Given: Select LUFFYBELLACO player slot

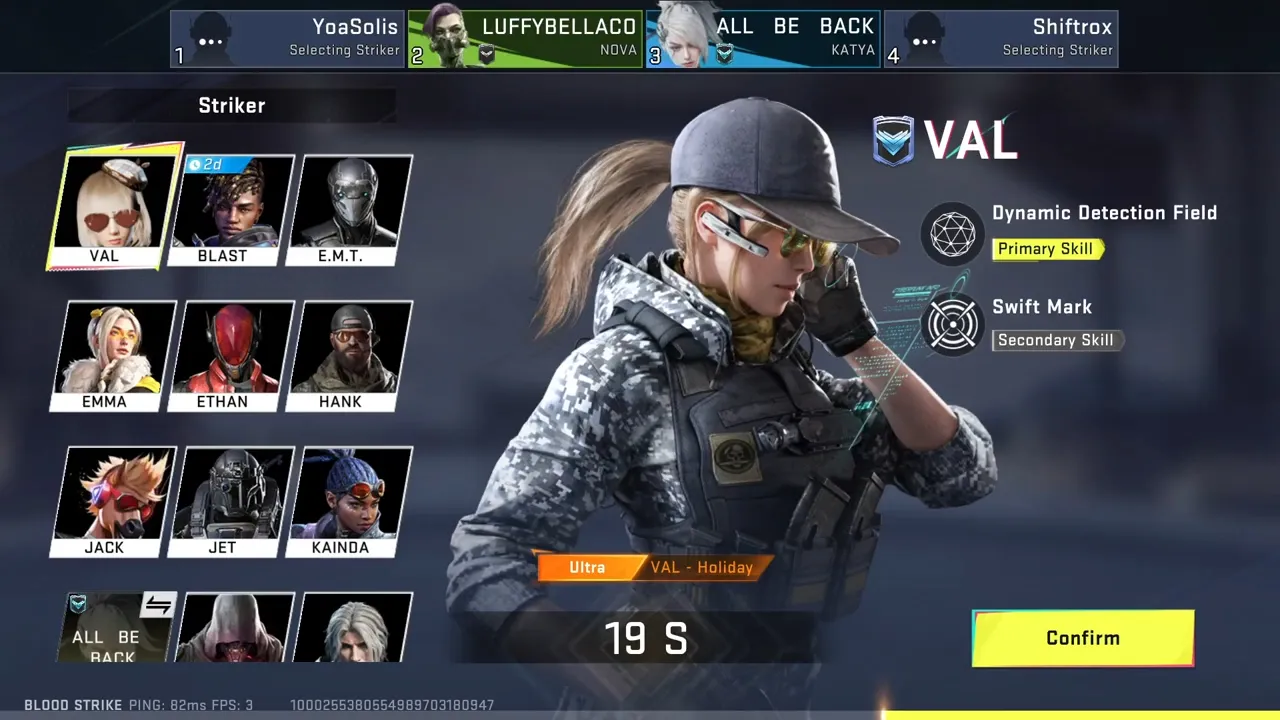Looking at the screenshot, I should (525, 38).
